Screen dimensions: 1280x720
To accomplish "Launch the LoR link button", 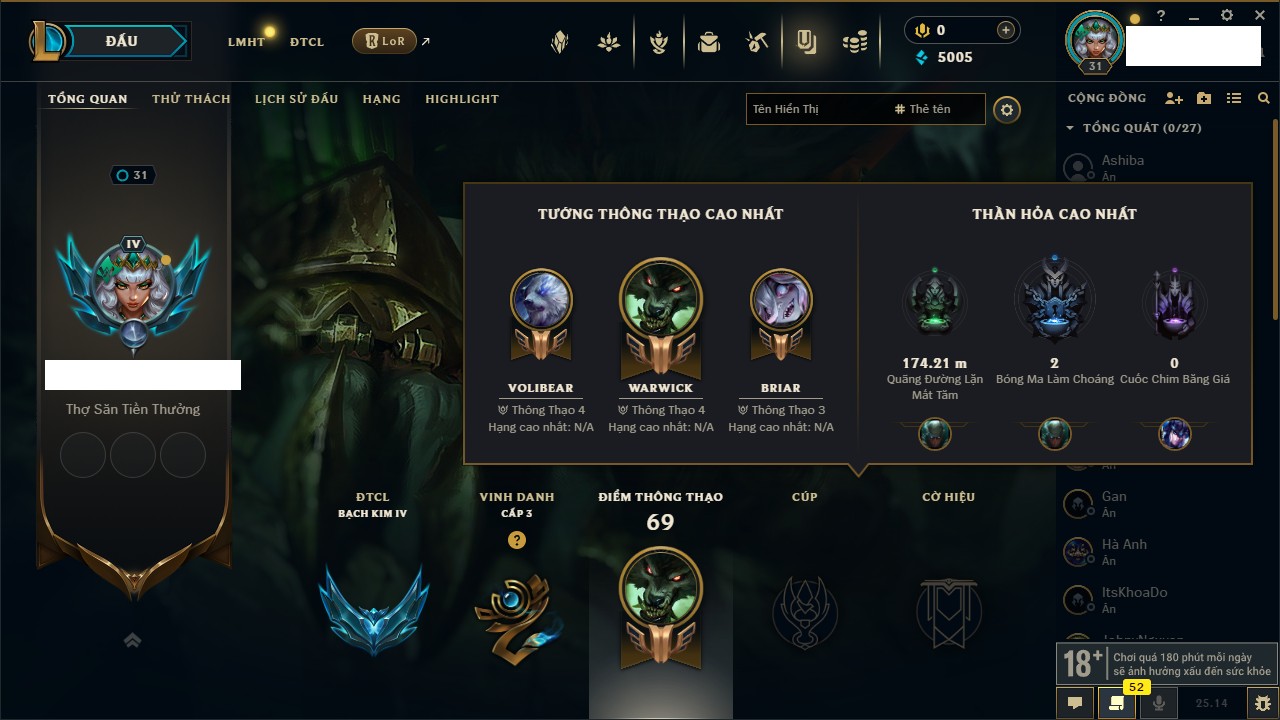I will (385, 41).
